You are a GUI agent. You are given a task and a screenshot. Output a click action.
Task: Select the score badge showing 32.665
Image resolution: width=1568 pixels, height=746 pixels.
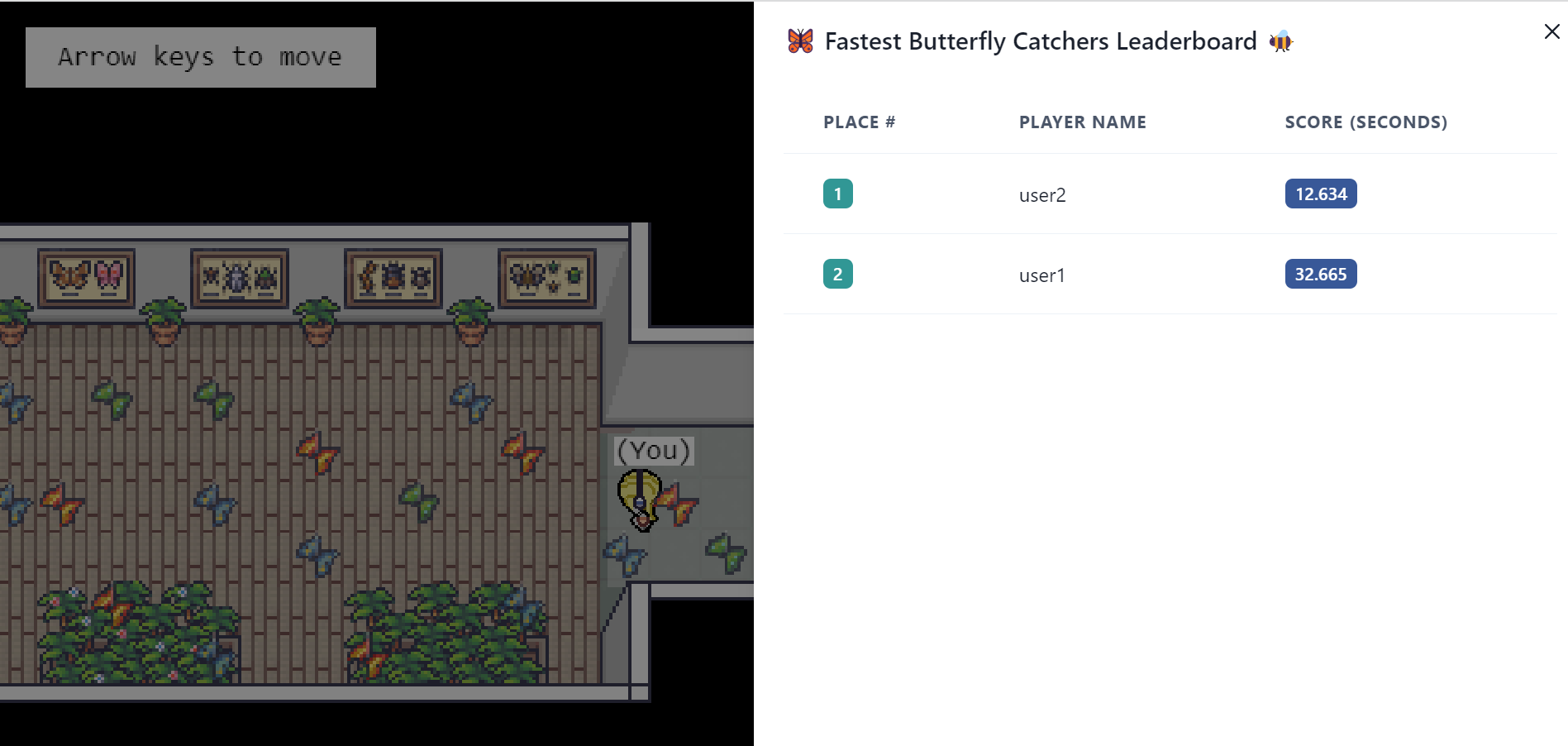1320,273
